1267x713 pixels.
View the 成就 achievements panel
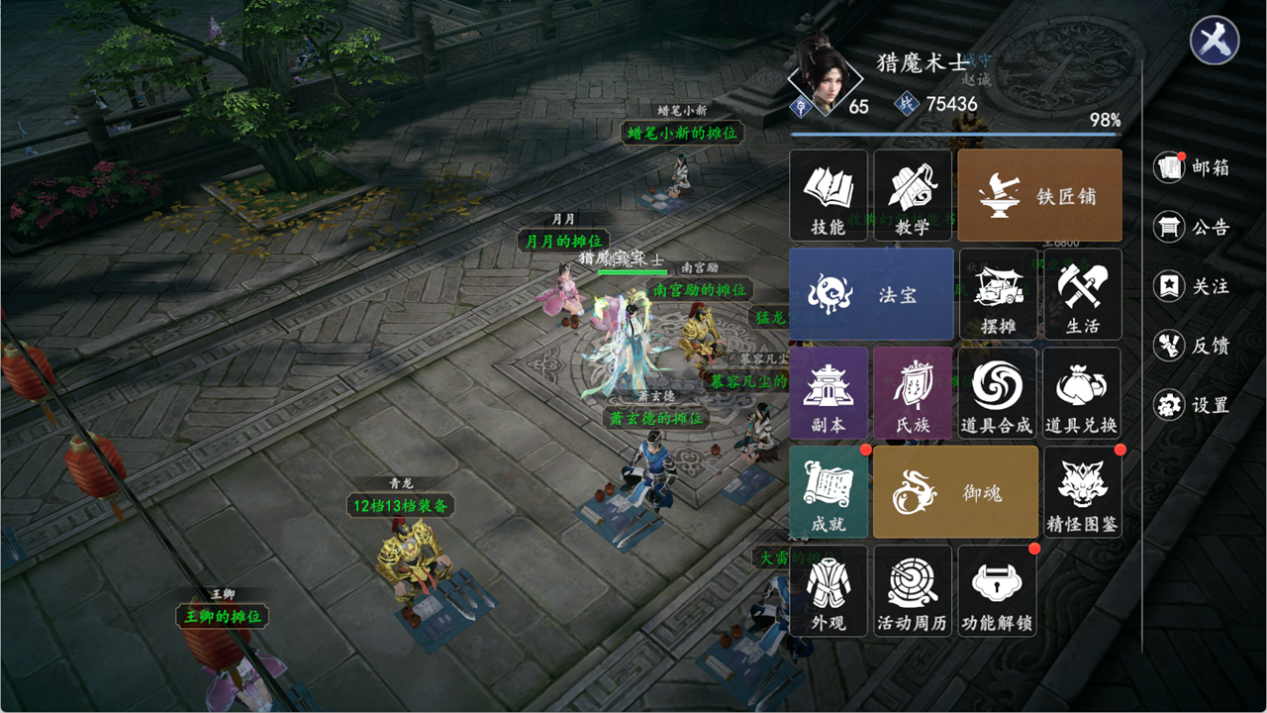click(x=828, y=491)
